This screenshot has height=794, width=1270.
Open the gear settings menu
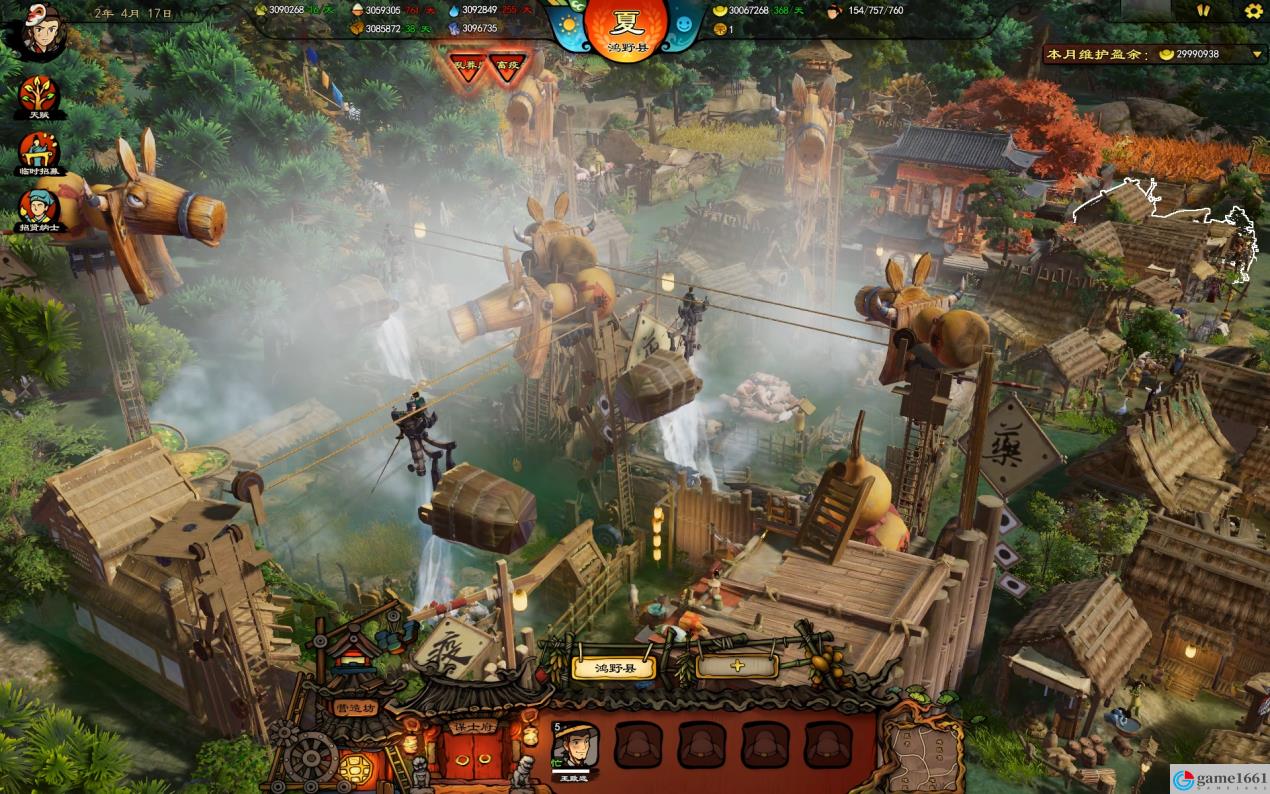coord(1253,11)
